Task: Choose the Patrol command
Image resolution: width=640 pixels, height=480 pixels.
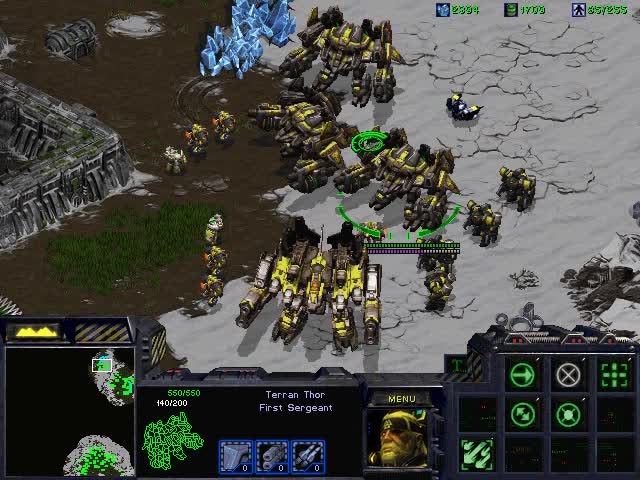Action: click(523, 413)
